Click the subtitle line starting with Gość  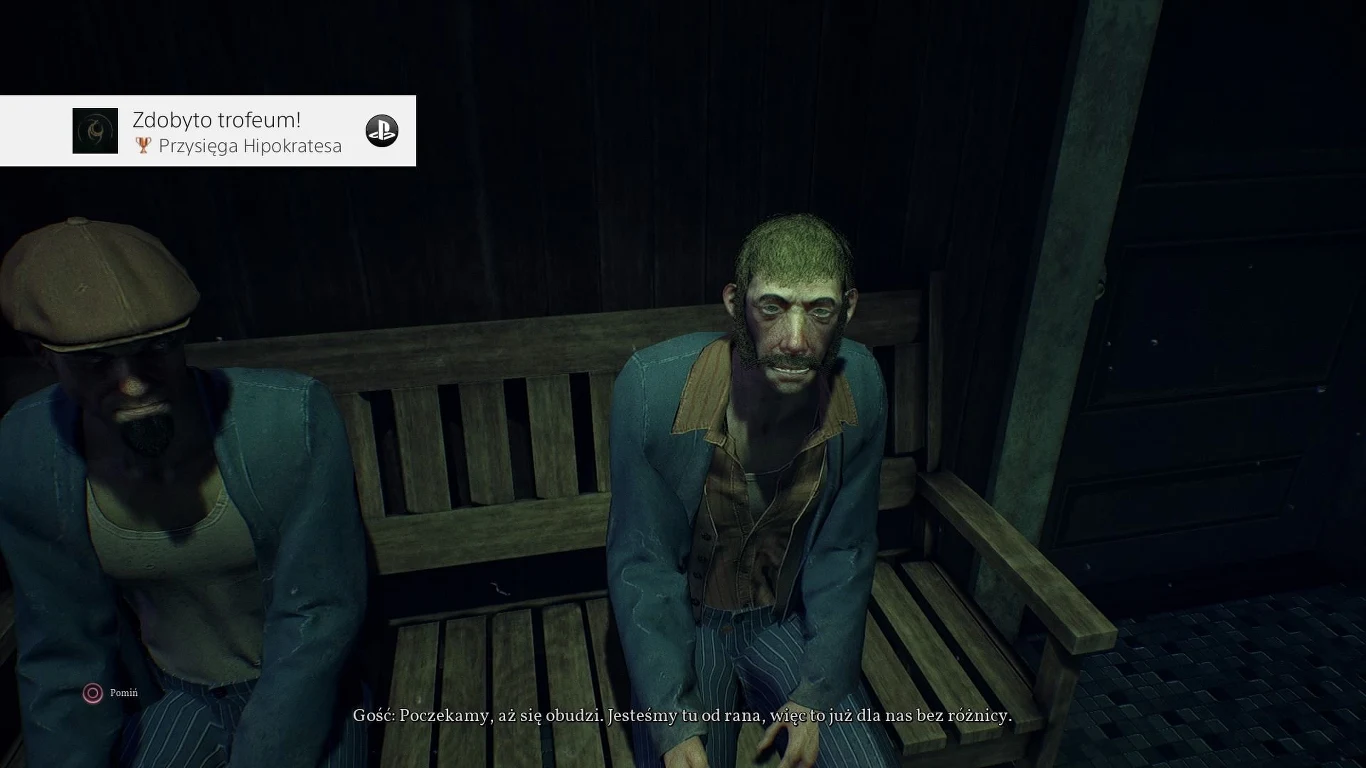[x=683, y=716]
